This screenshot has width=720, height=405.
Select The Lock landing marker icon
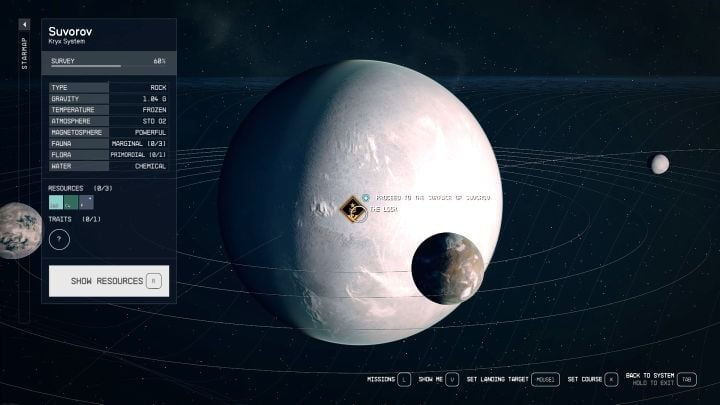coord(352,209)
